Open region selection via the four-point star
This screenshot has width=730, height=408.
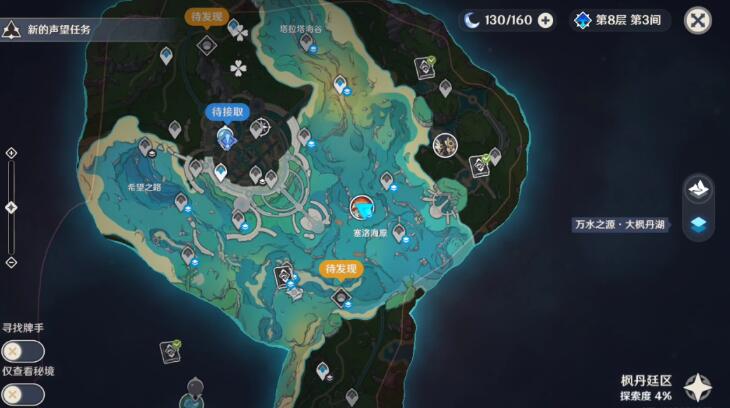coord(698,386)
